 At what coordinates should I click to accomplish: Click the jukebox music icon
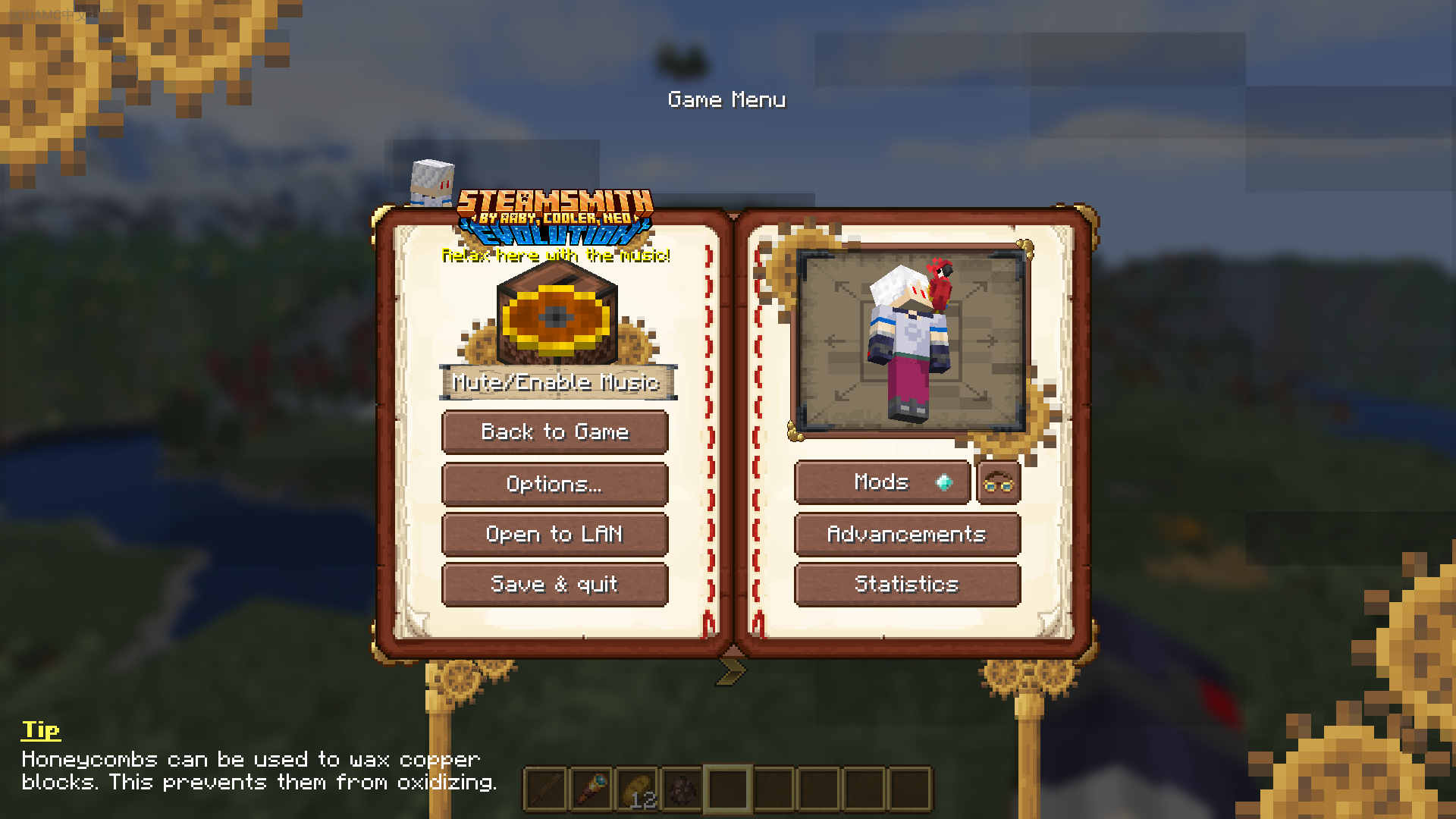click(x=557, y=315)
